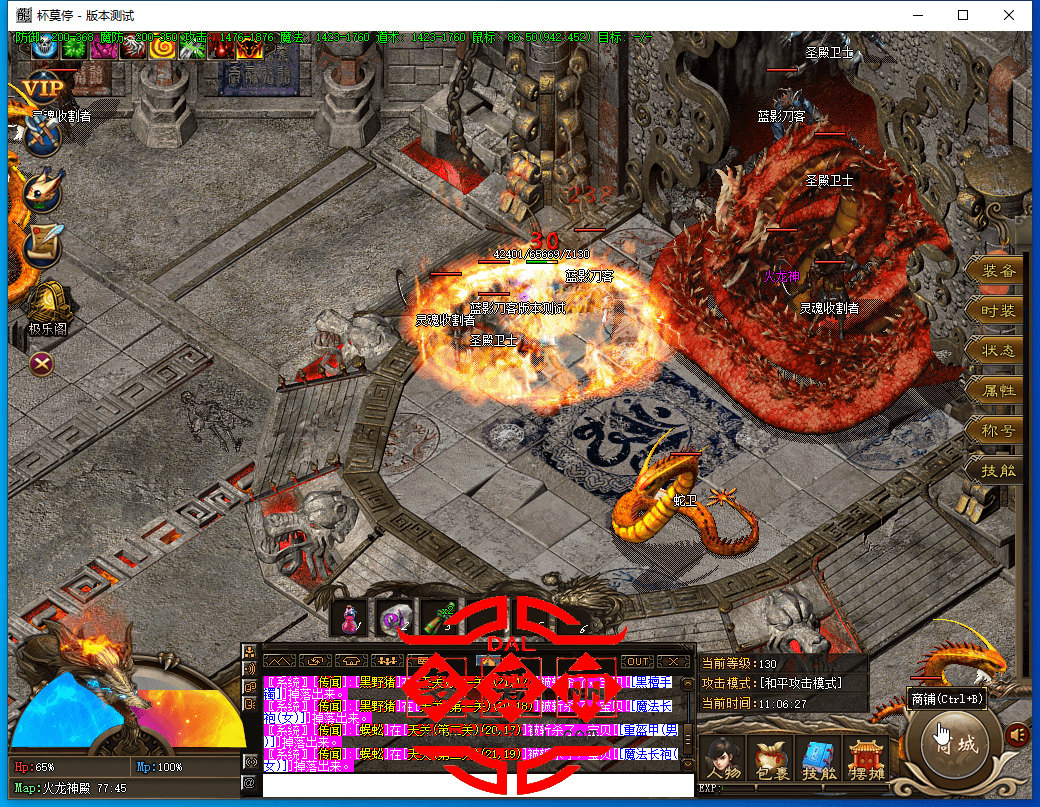The width and height of the screenshot is (1040, 807).
Task: Use the red potion in hotbar slot 1
Action: click(x=350, y=620)
